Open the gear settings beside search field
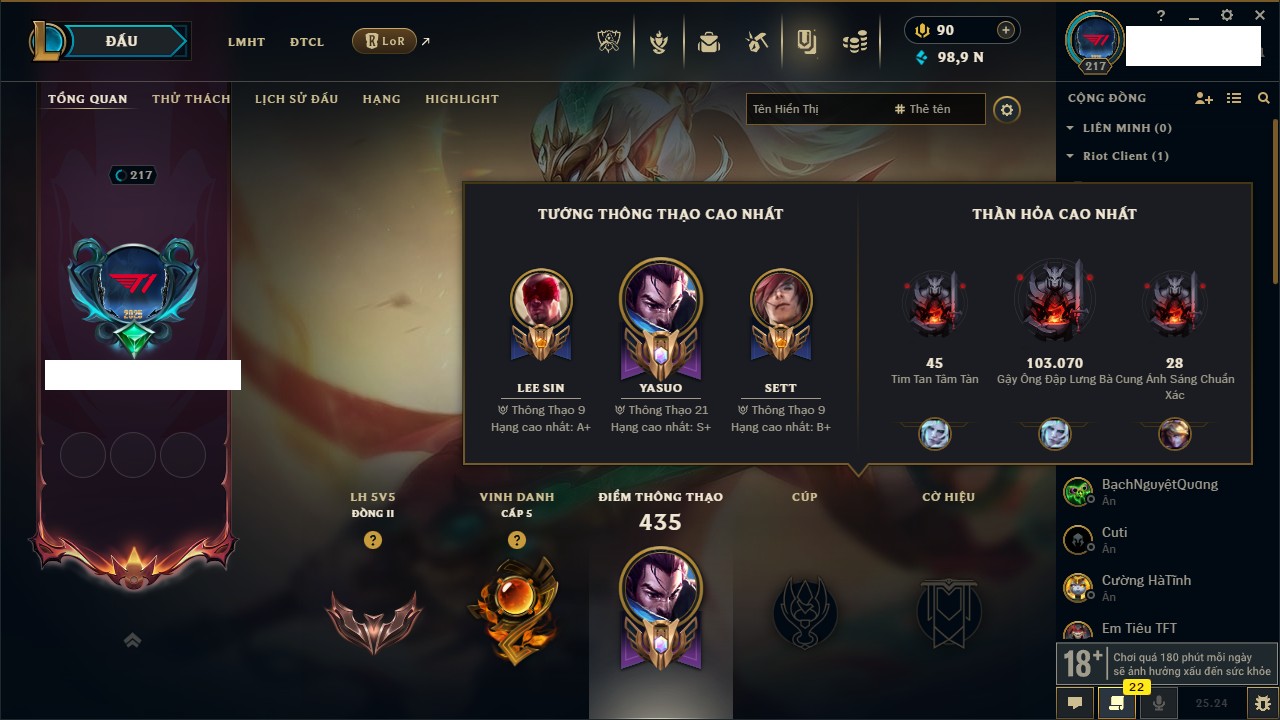Screen dimensions: 1280x720 click(x=1007, y=109)
